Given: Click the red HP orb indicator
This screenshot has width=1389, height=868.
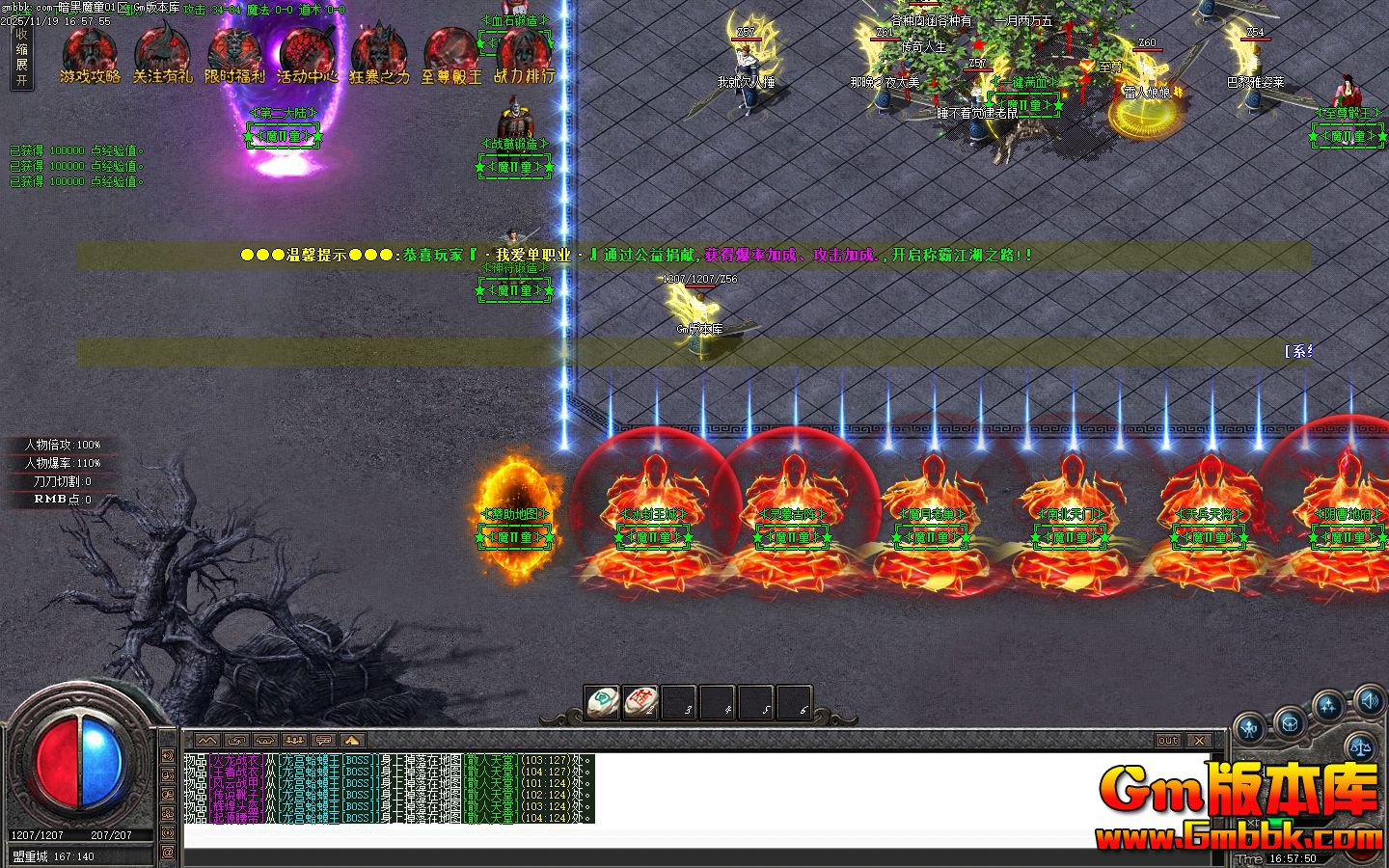Looking at the screenshot, I should [58, 765].
